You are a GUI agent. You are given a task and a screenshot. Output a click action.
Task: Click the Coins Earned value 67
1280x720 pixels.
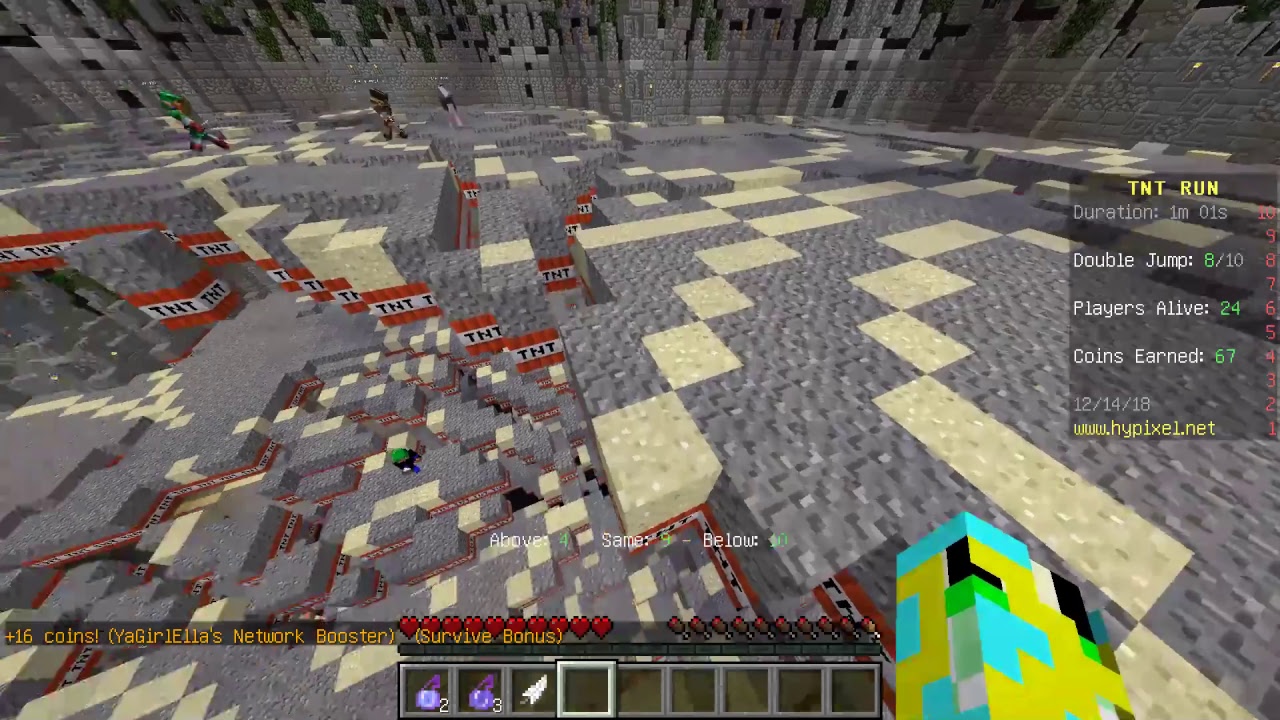click(x=1154, y=356)
